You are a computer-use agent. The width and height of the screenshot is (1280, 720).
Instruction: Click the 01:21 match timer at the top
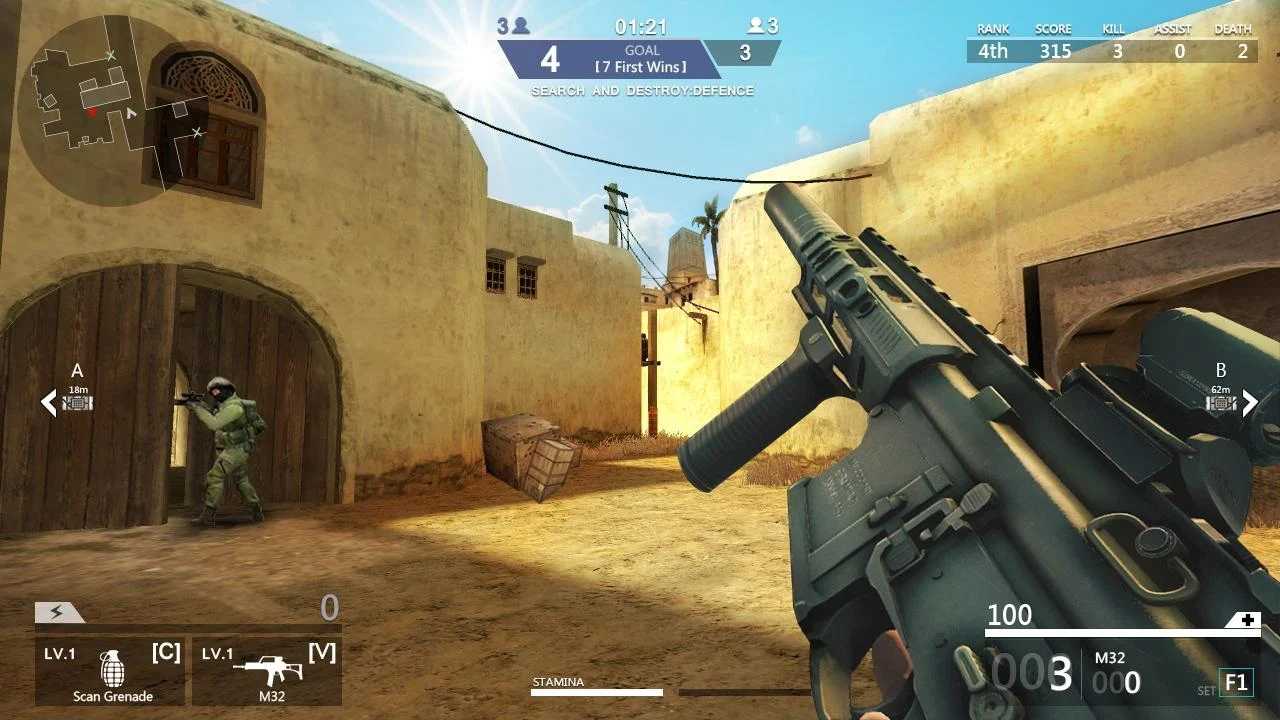[x=644, y=26]
